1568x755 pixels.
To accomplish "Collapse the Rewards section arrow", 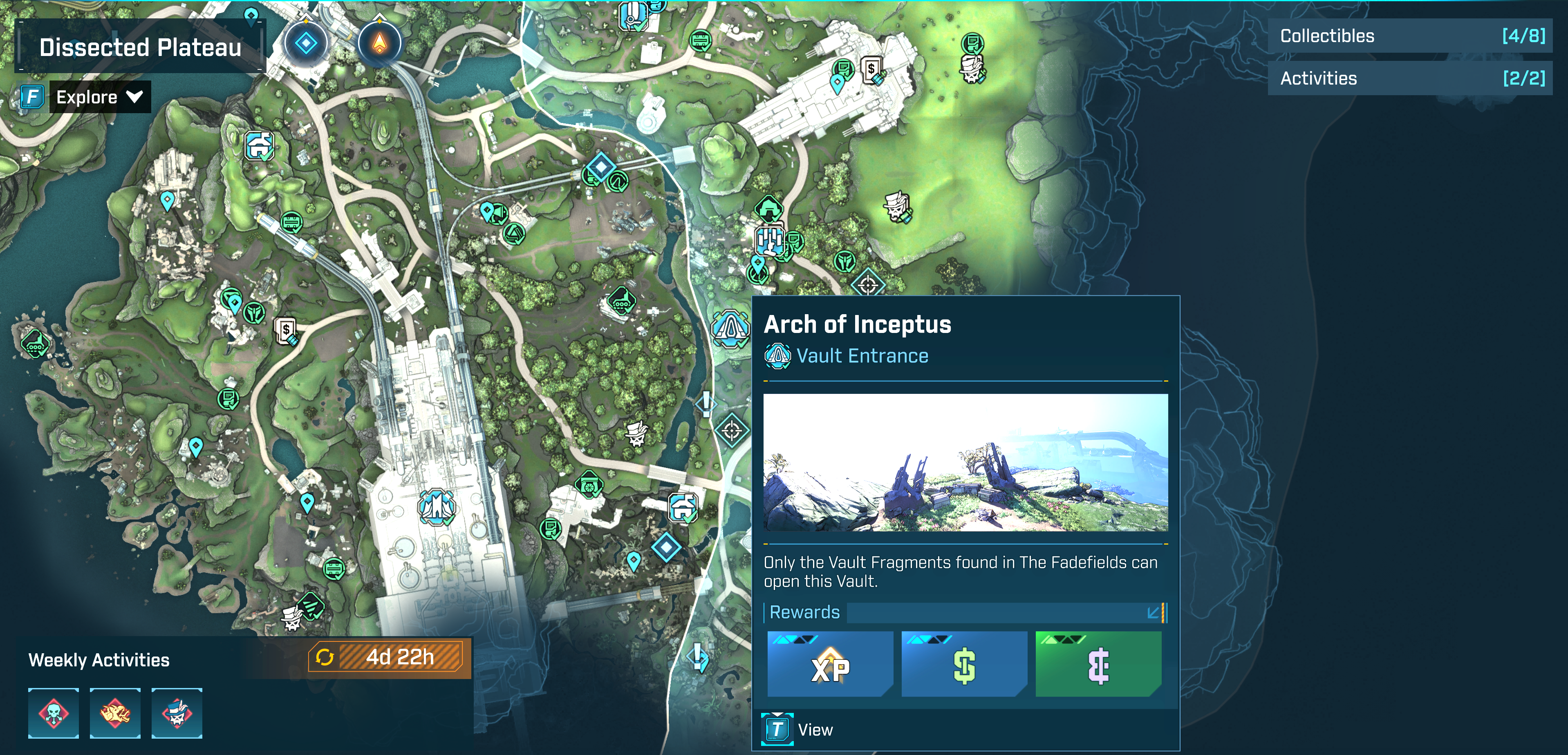I will point(1153,613).
